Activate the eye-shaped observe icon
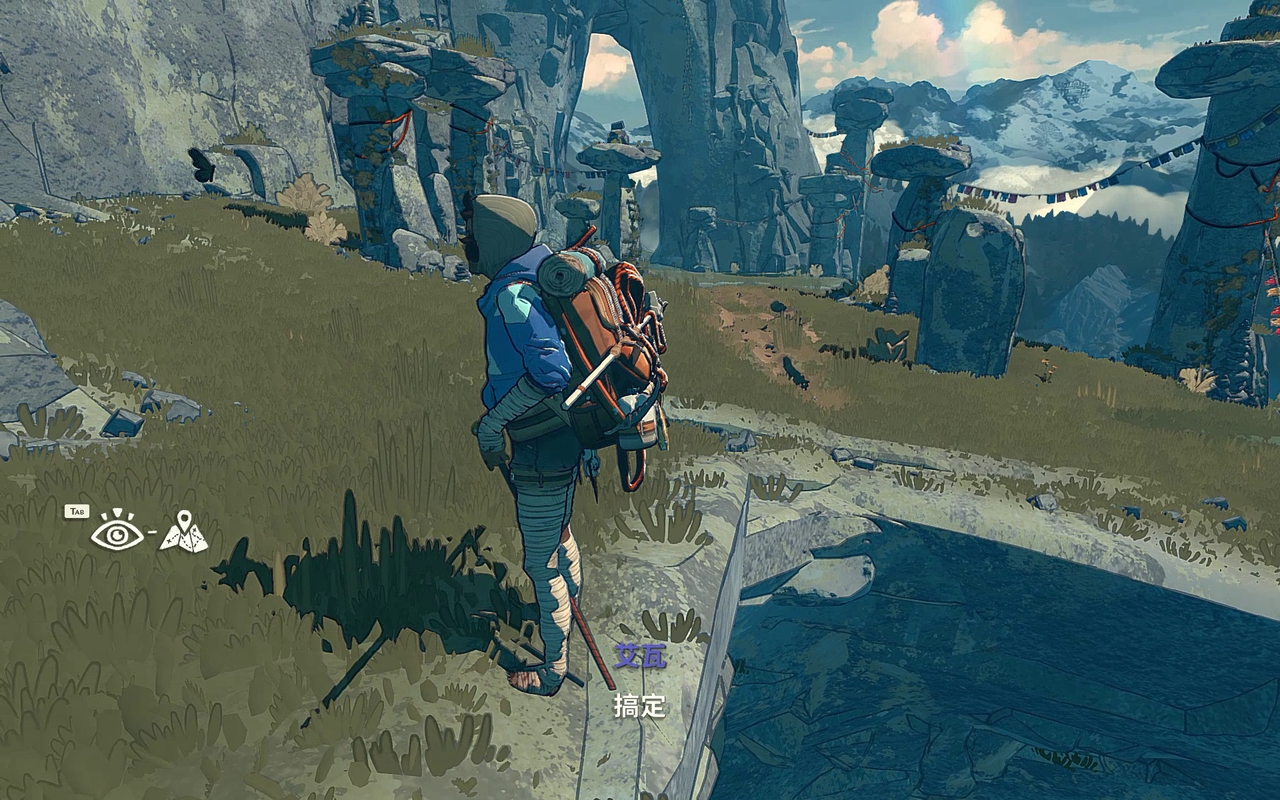1280x800 pixels. pos(117,533)
